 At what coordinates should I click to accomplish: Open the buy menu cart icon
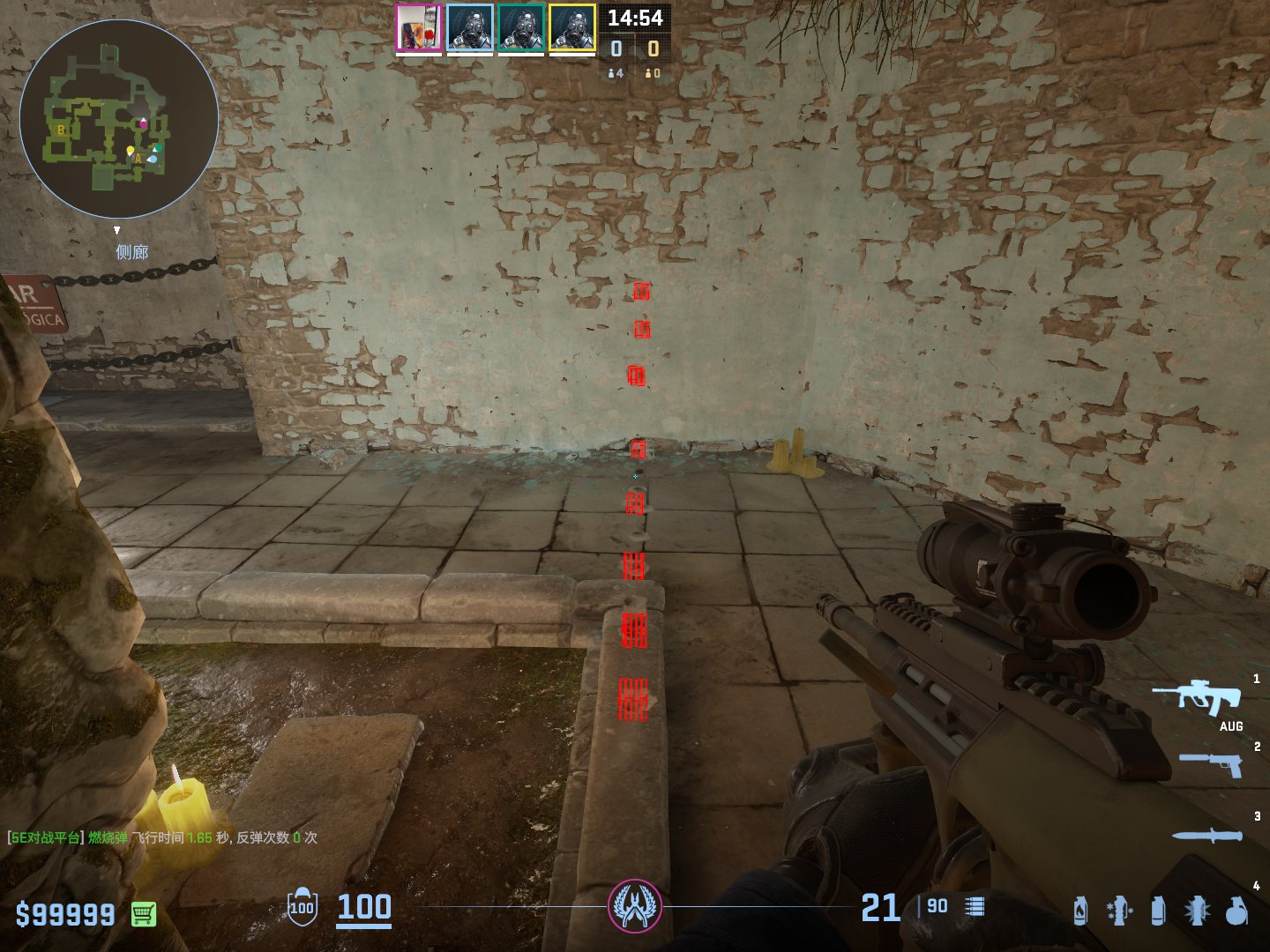pyautogui.click(x=144, y=914)
